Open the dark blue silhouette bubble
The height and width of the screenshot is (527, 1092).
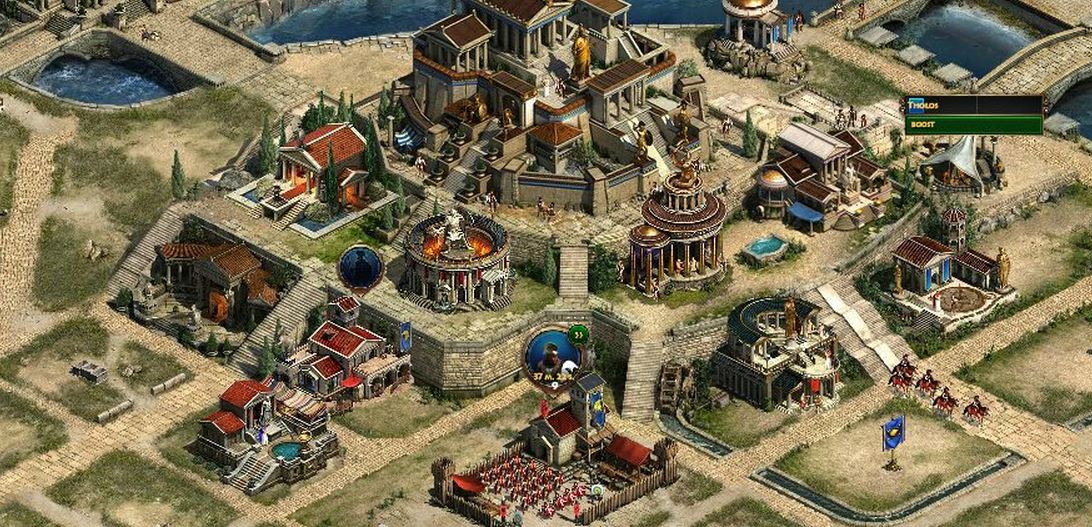(x=360, y=267)
